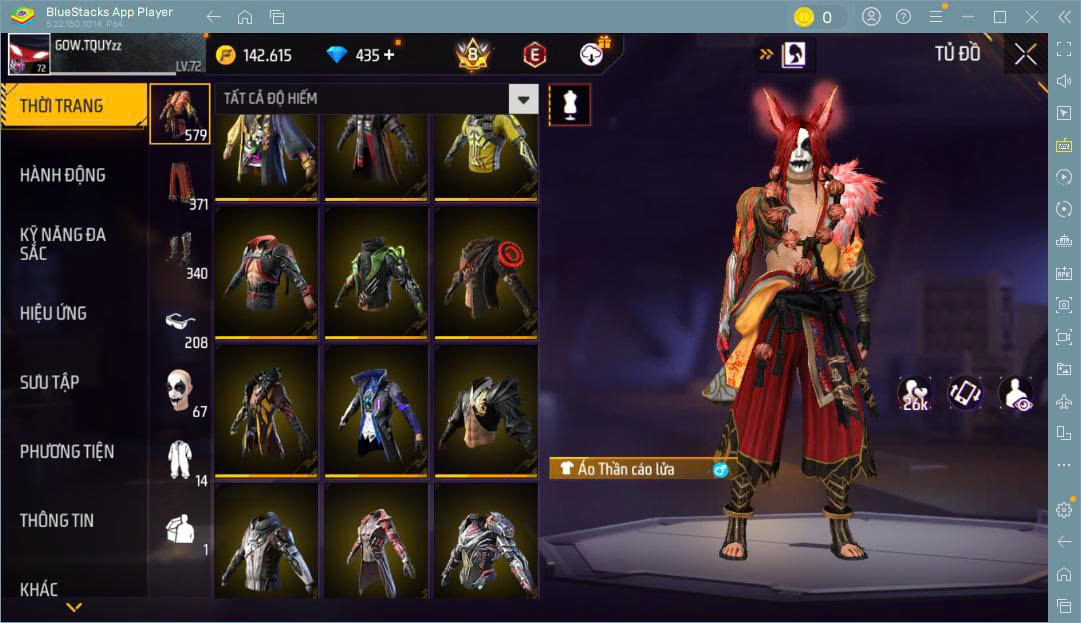This screenshot has width=1081, height=623.
Task: Select the mask subcategory showing 67
Action: pyautogui.click(x=181, y=392)
